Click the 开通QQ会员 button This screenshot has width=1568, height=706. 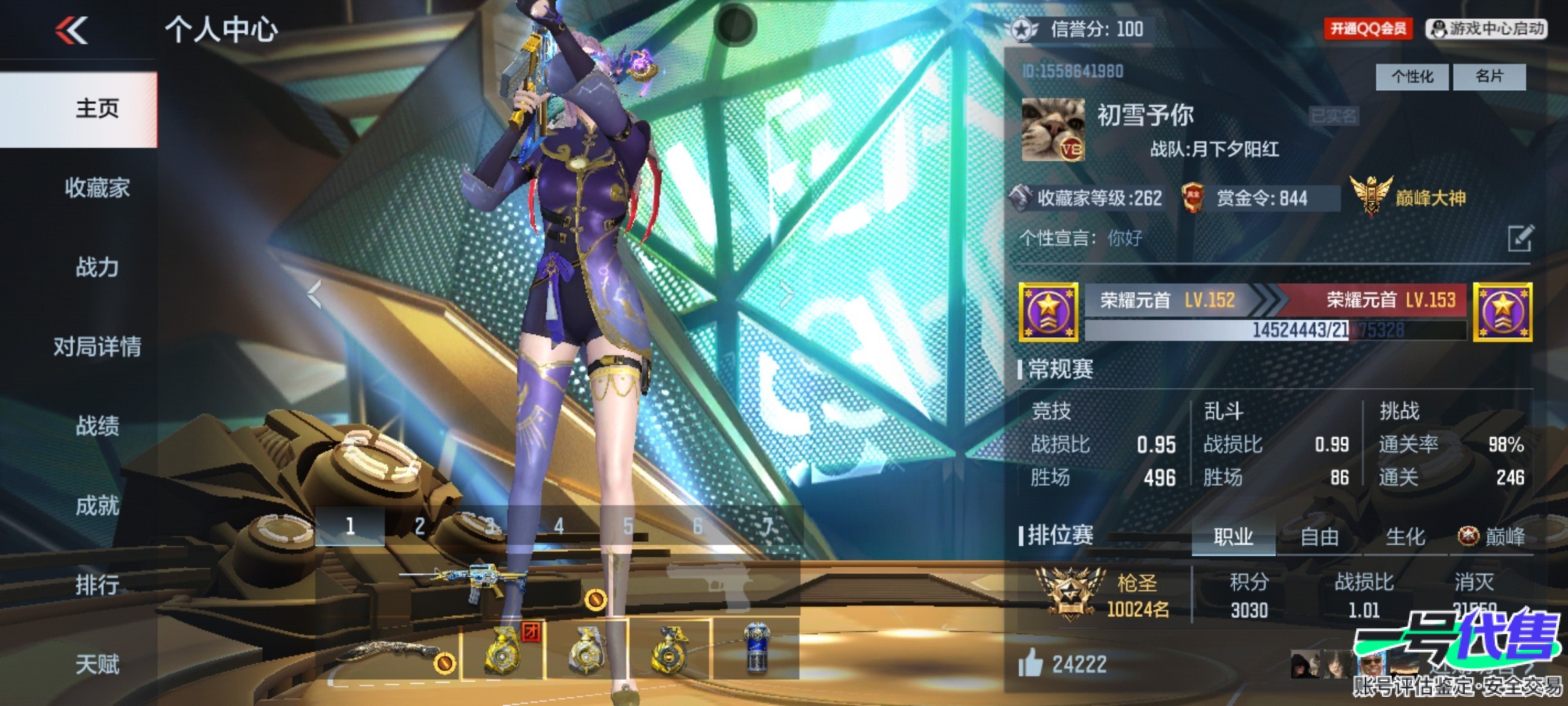click(1367, 29)
